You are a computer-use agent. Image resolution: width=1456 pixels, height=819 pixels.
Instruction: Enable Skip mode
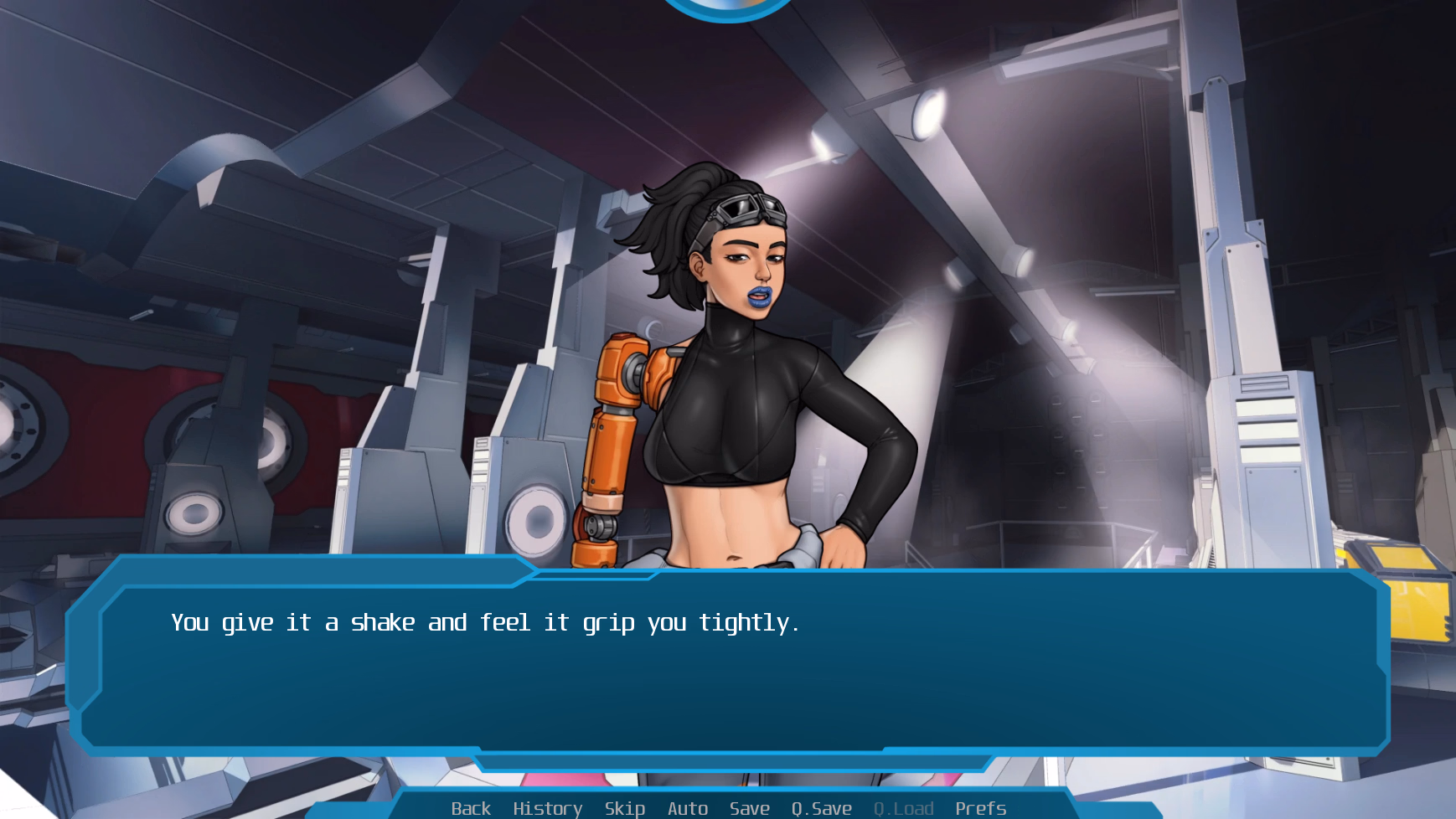pos(623,808)
